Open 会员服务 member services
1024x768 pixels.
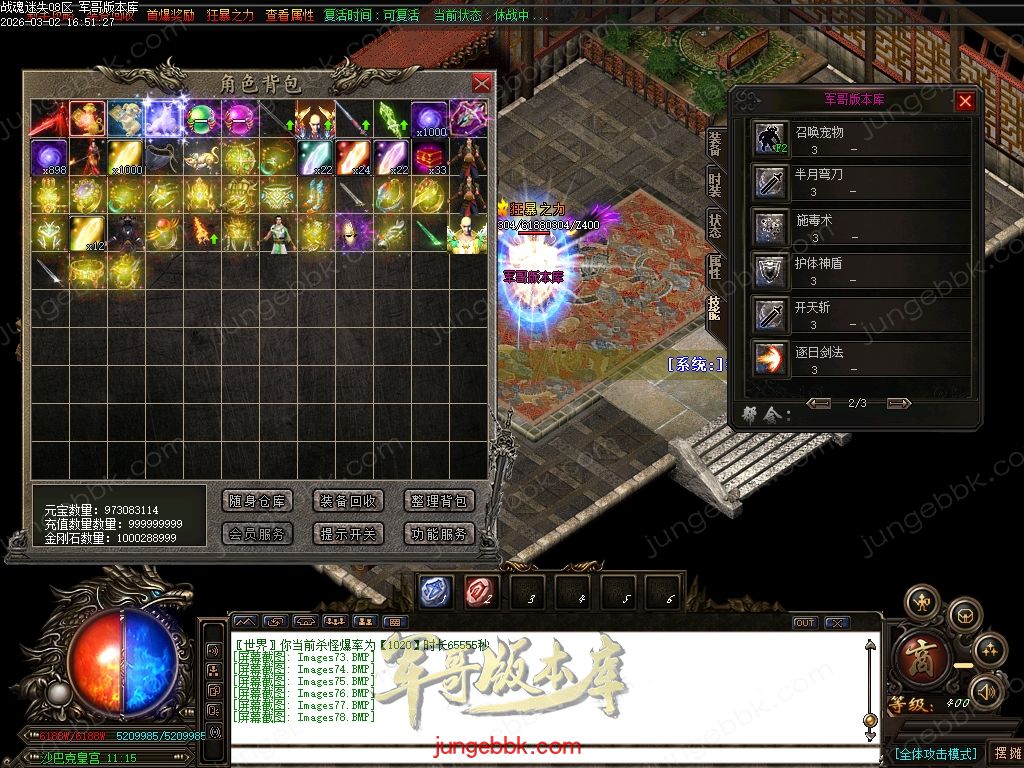257,534
